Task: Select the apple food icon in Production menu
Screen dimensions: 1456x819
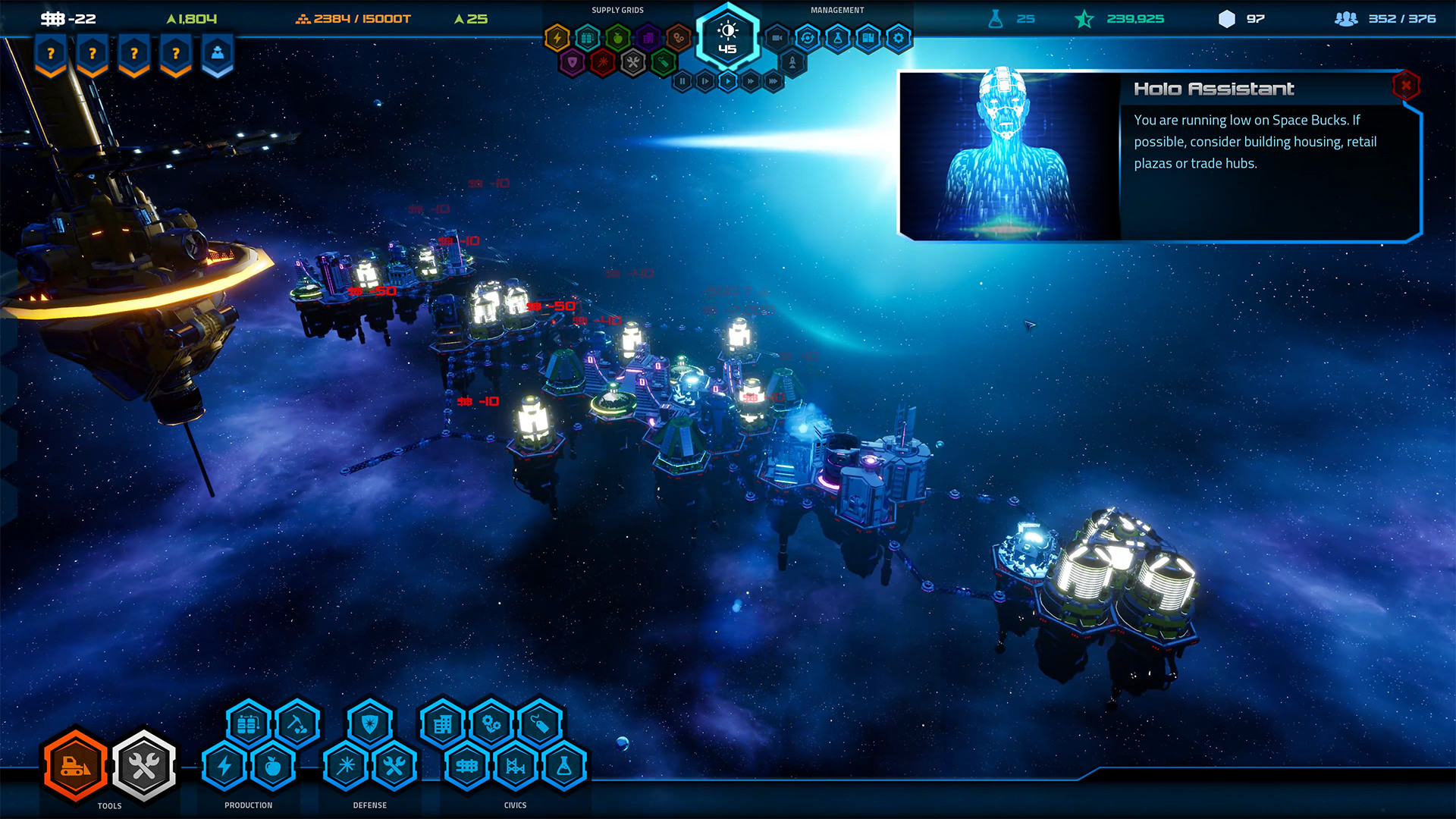Action: (271, 765)
